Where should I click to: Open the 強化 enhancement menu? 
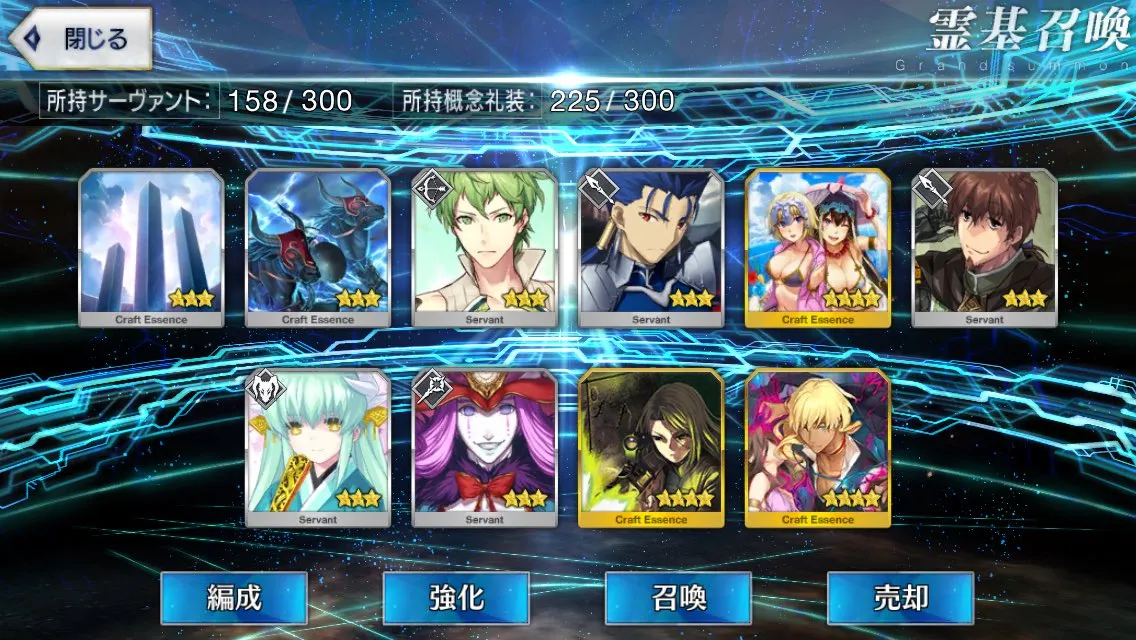(x=456, y=598)
